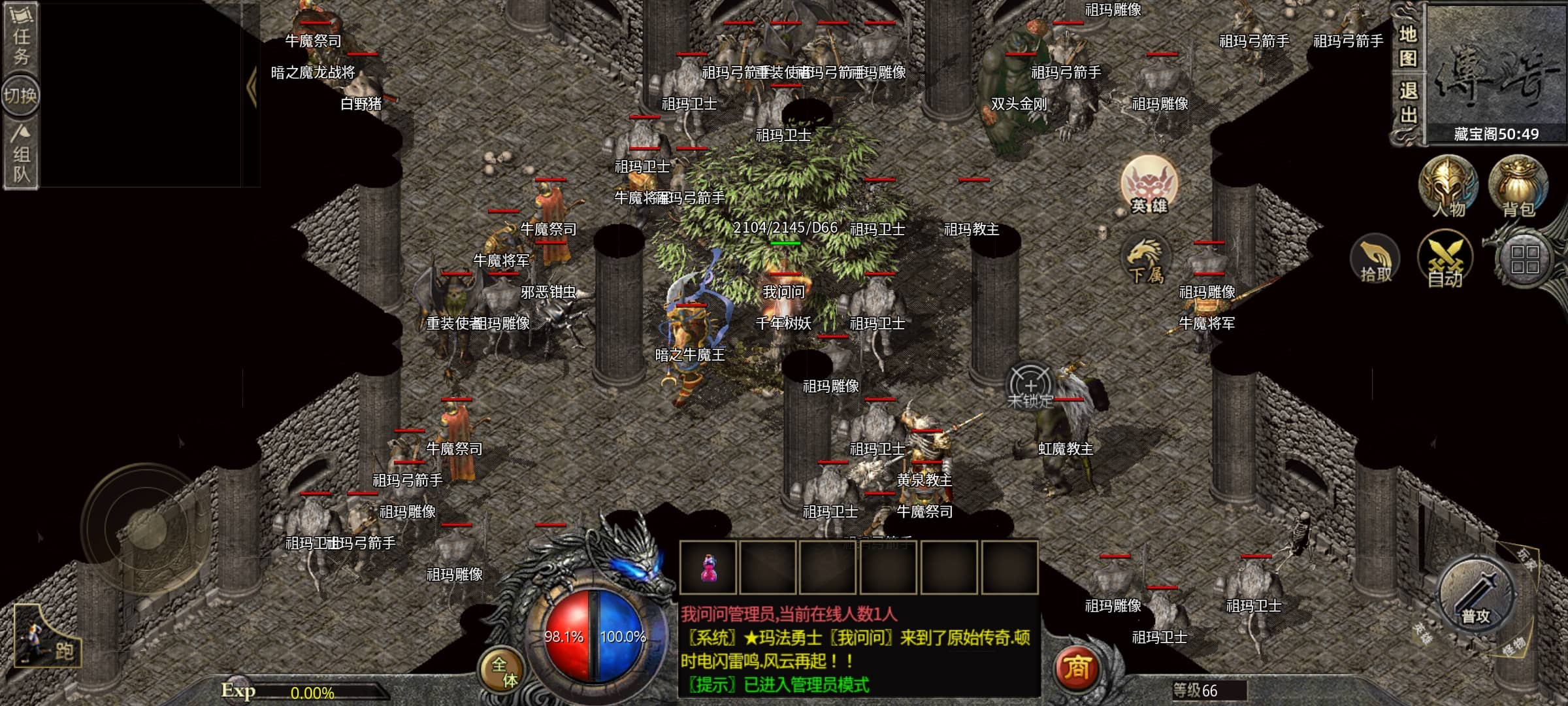Screen dimensions: 1568x706
Task: Click the 退出 exit button
Action: 1408,103
